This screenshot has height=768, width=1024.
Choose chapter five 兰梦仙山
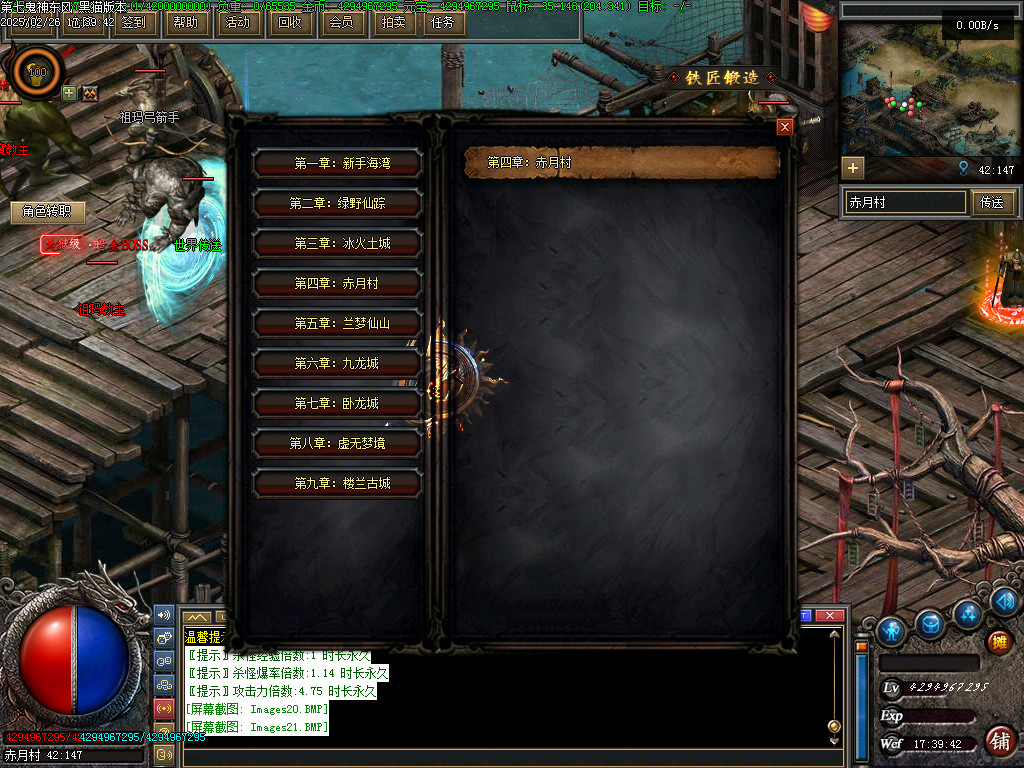tap(337, 323)
